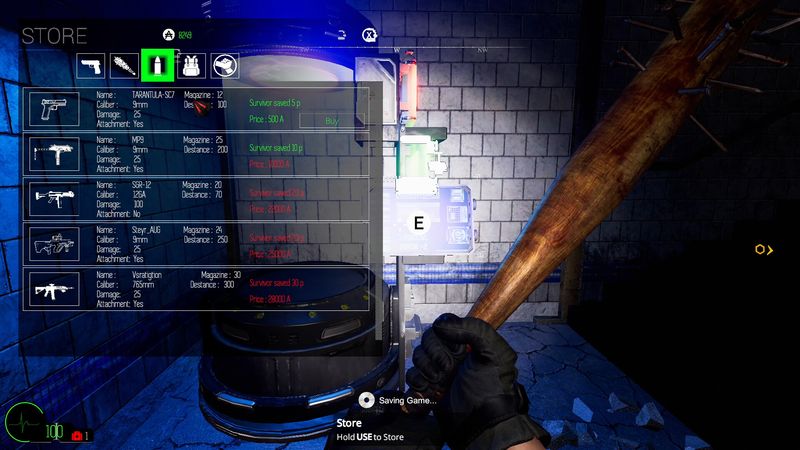Select the MP9 weapon row
This screenshot has width=800, height=450.
tap(196, 153)
